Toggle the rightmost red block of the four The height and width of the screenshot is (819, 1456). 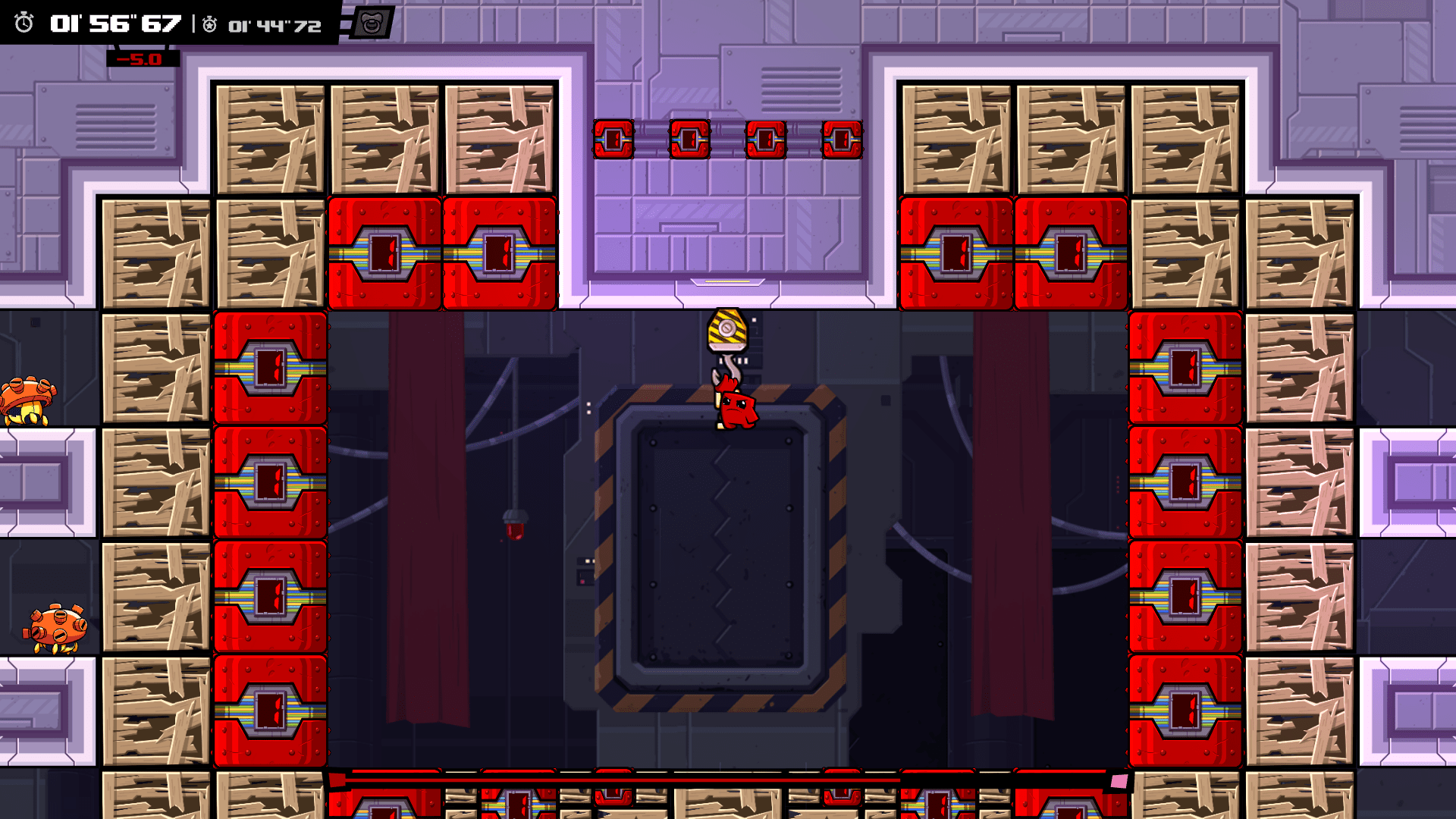click(841, 139)
